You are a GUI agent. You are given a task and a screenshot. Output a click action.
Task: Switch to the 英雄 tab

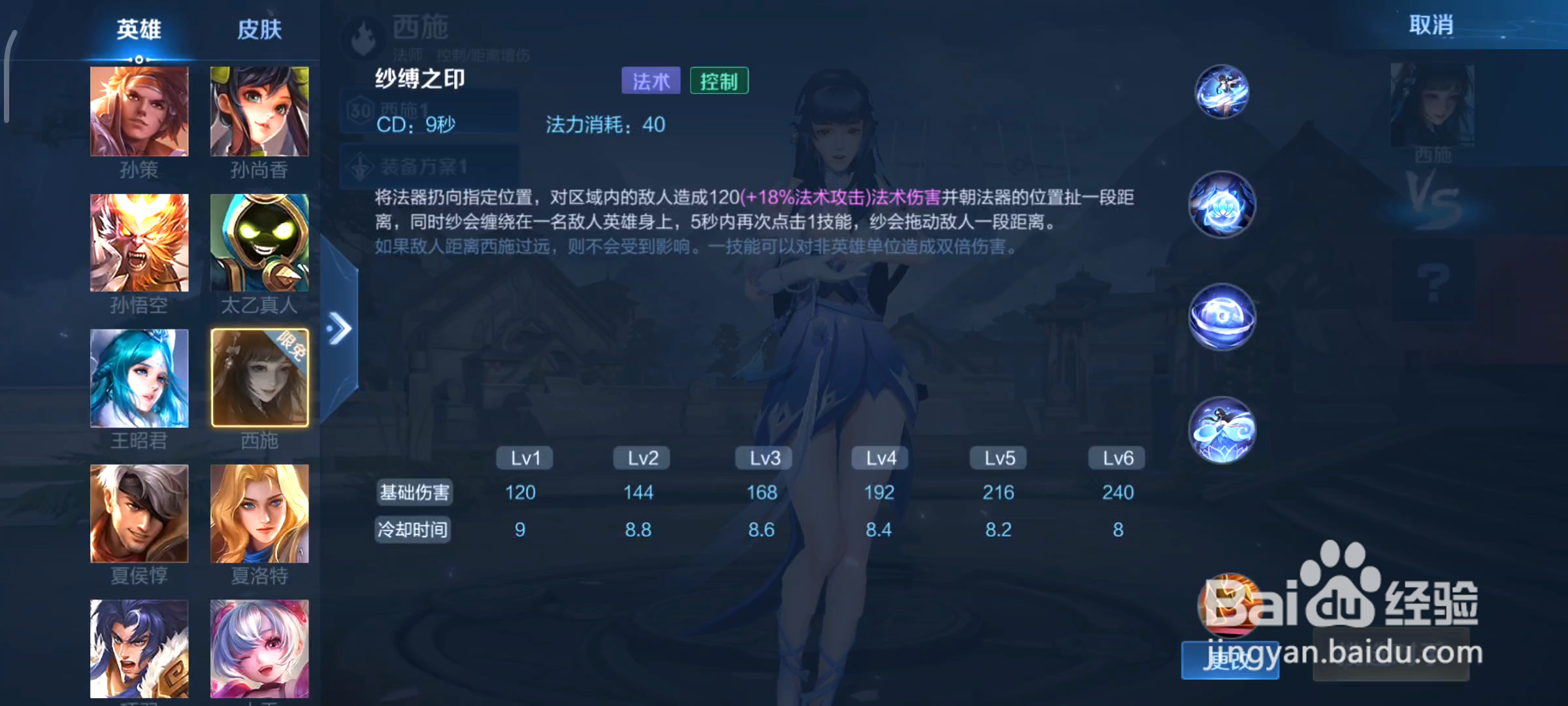(138, 29)
